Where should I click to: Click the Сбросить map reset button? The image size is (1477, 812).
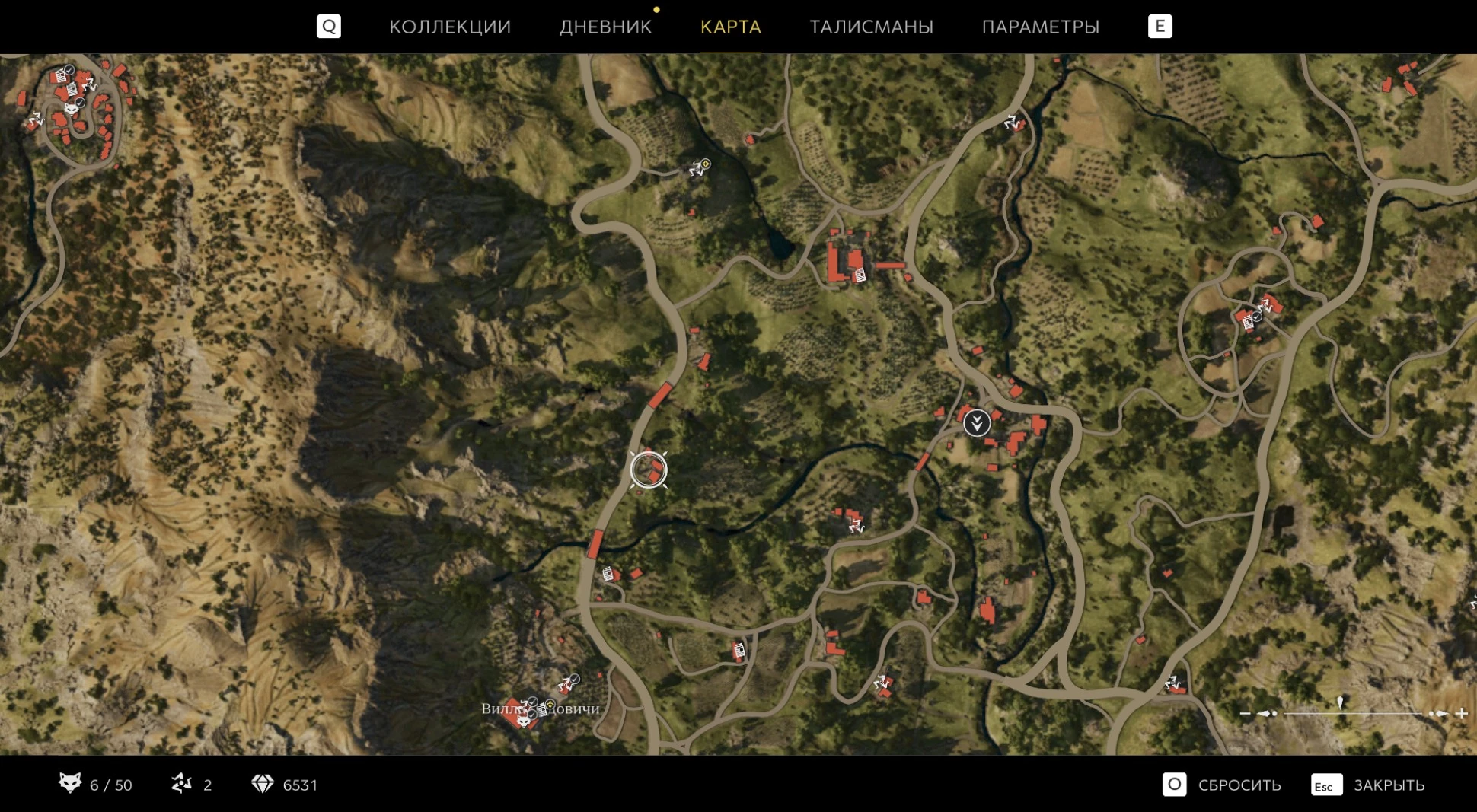pos(1222,785)
